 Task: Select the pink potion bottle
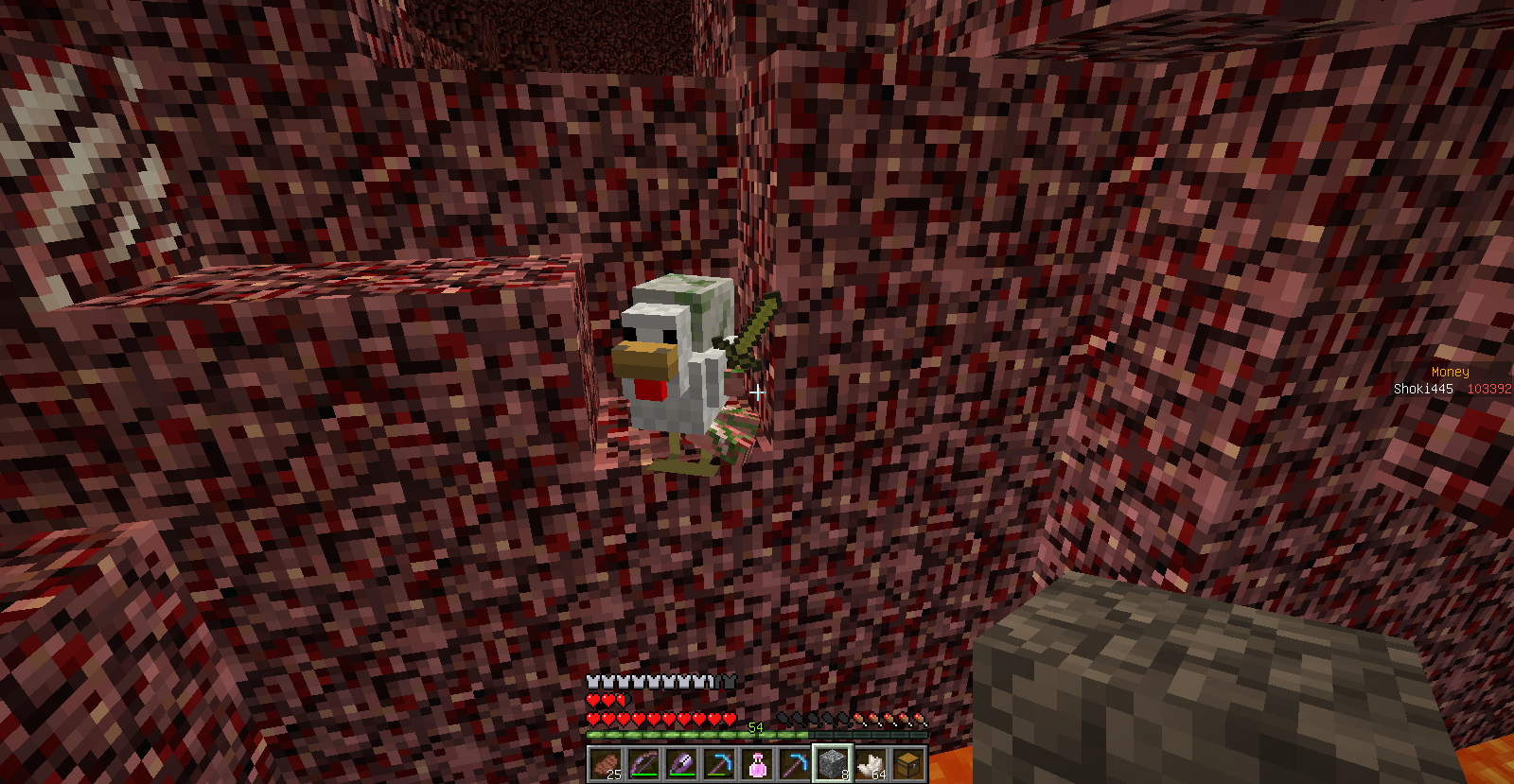(757, 764)
